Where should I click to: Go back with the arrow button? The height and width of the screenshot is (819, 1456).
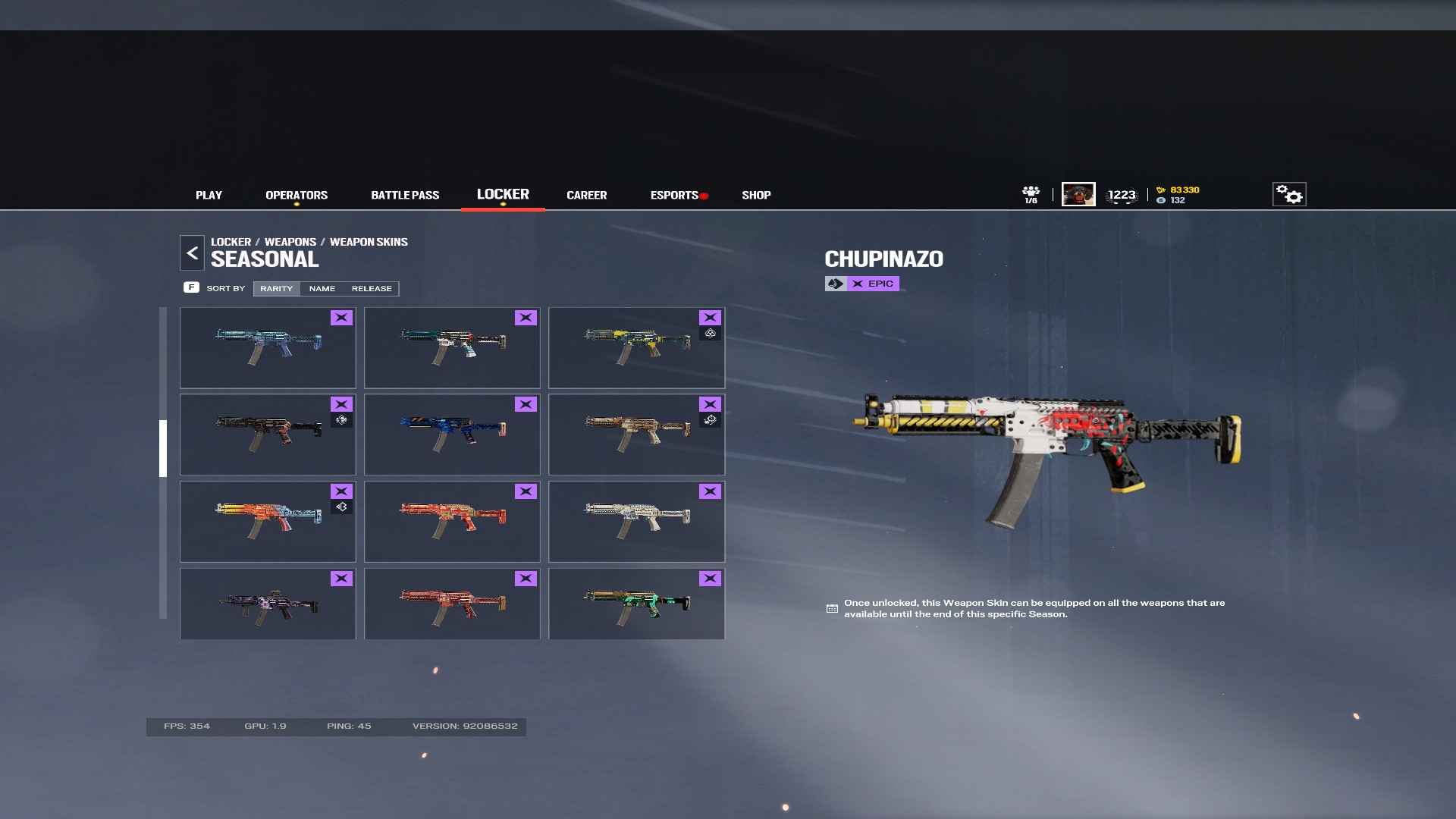[192, 253]
